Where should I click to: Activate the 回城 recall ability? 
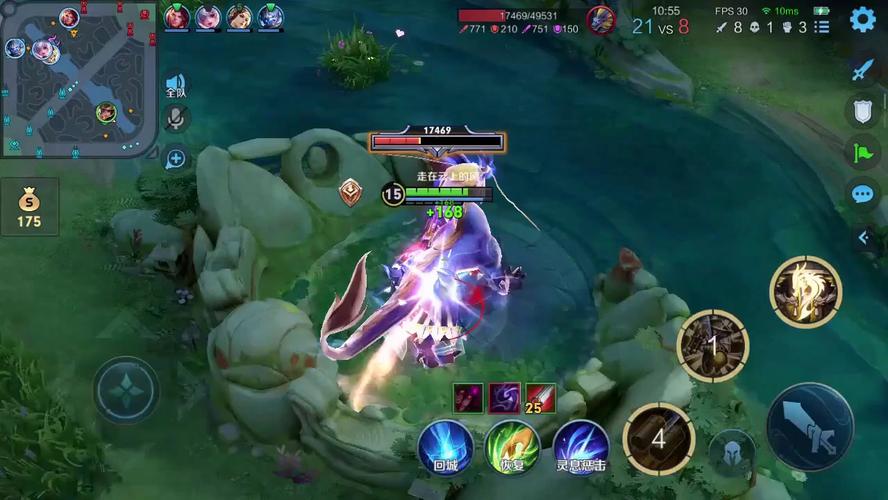[x=445, y=446]
